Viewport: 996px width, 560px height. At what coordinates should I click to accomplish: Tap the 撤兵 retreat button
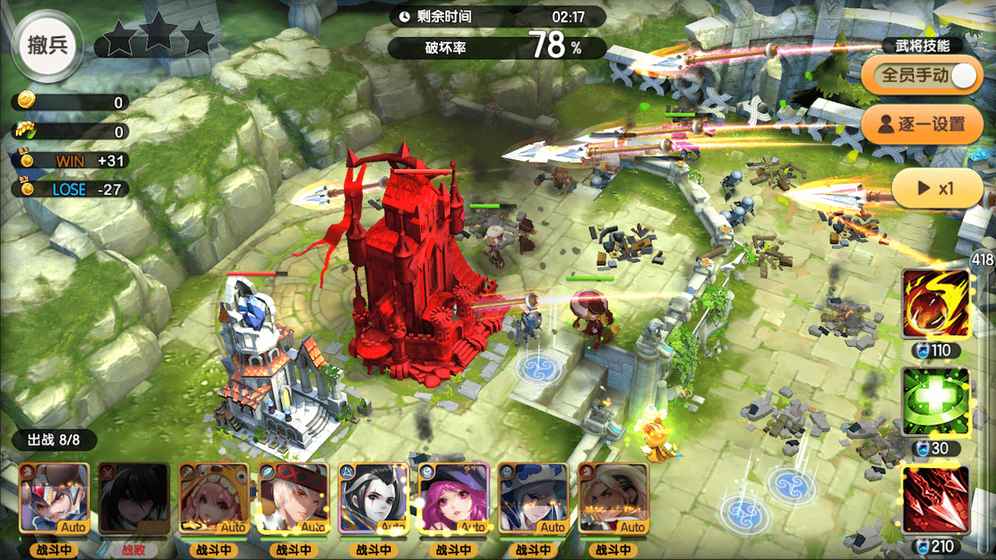pos(47,46)
